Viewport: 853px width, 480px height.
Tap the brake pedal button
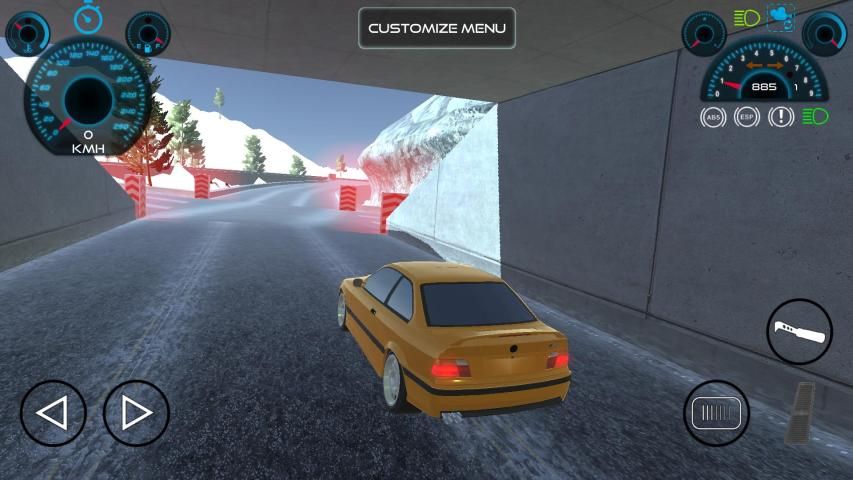coord(716,413)
